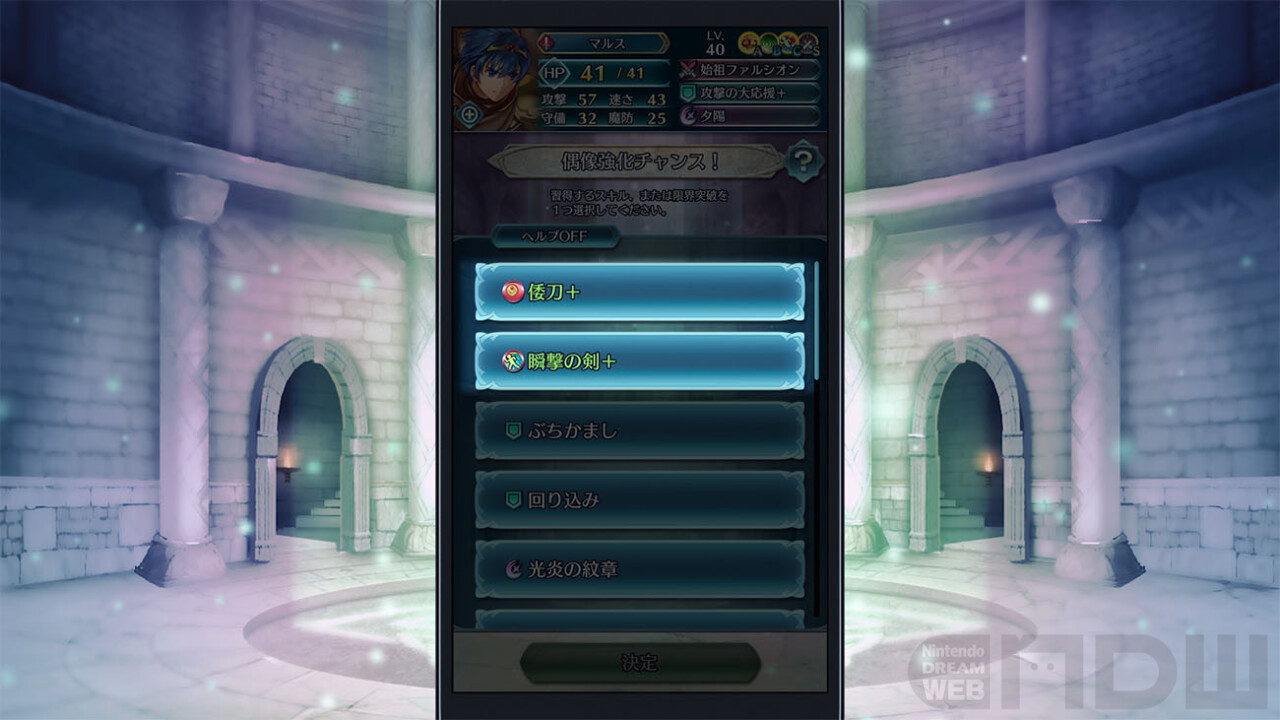Choose the 瞬撃の剣+ skill option
The height and width of the screenshot is (720, 1280).
pos(639,361)
